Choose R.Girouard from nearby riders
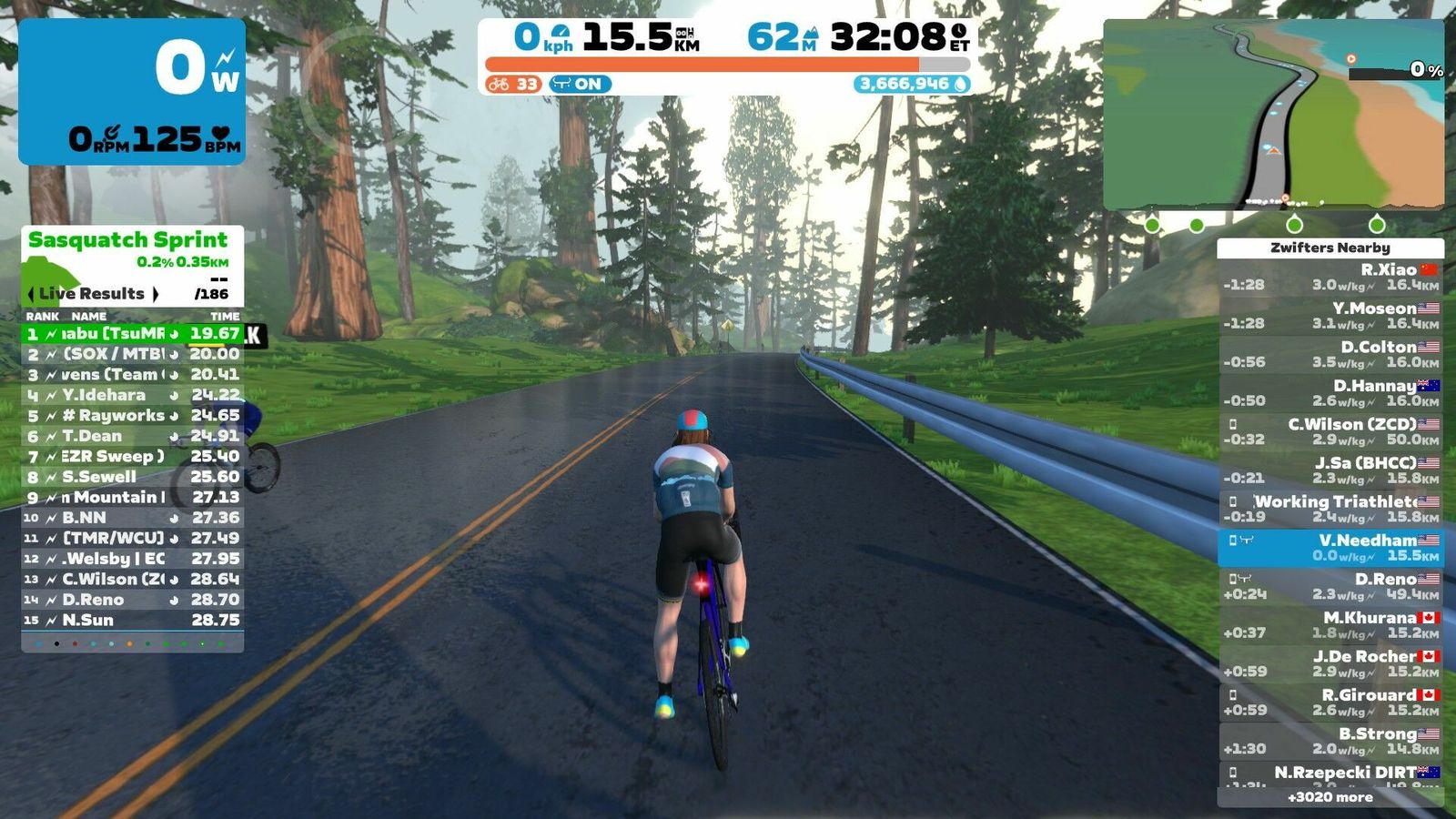This screenshot has width=1456, height=819. coord(1330,702)
